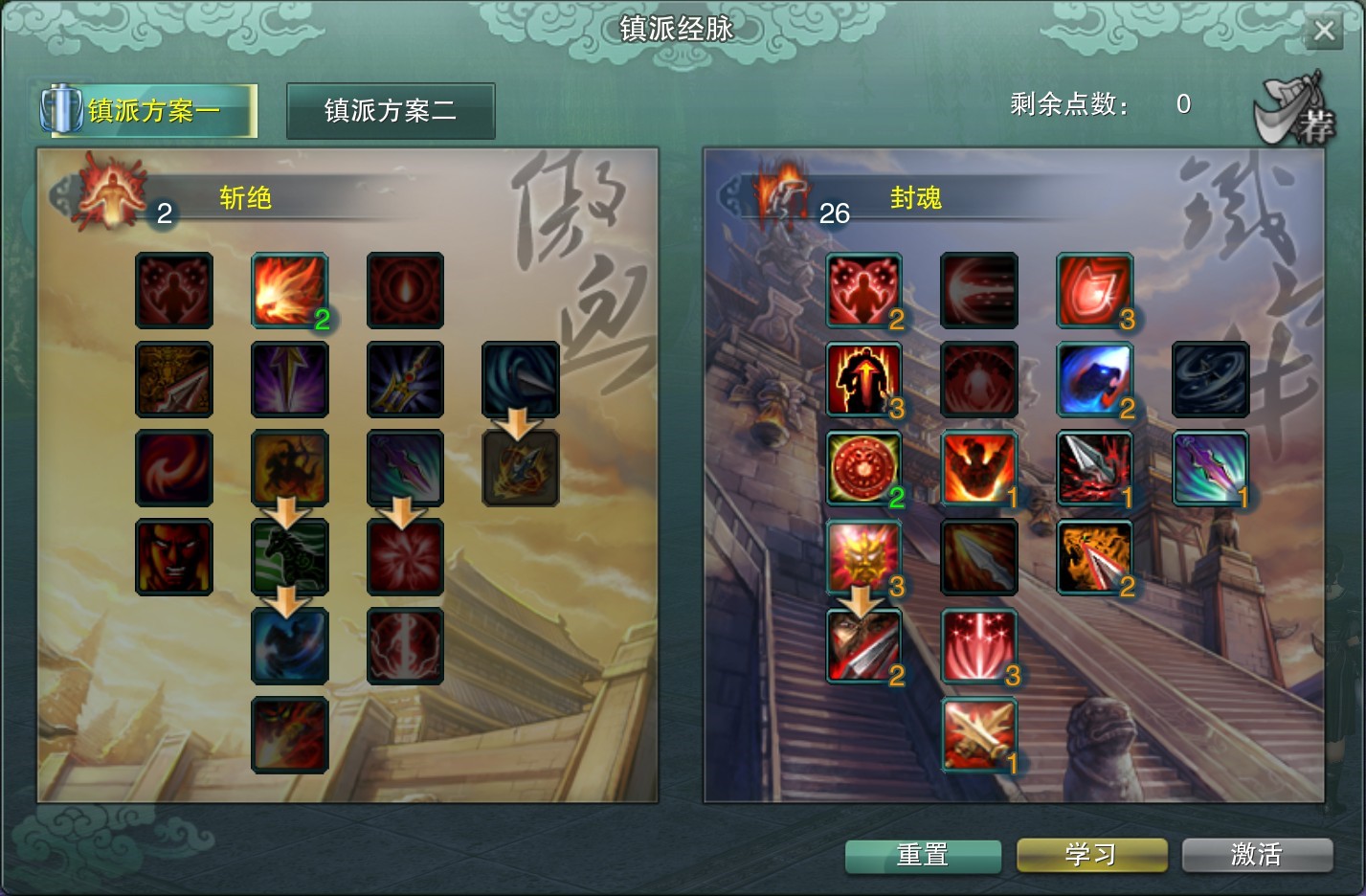The width and height of the screenshot is (1366, 896).
Task: Click the crossed swords skill at bottom of 封魂
Action: pyautogui.click(x=978, y=735)
